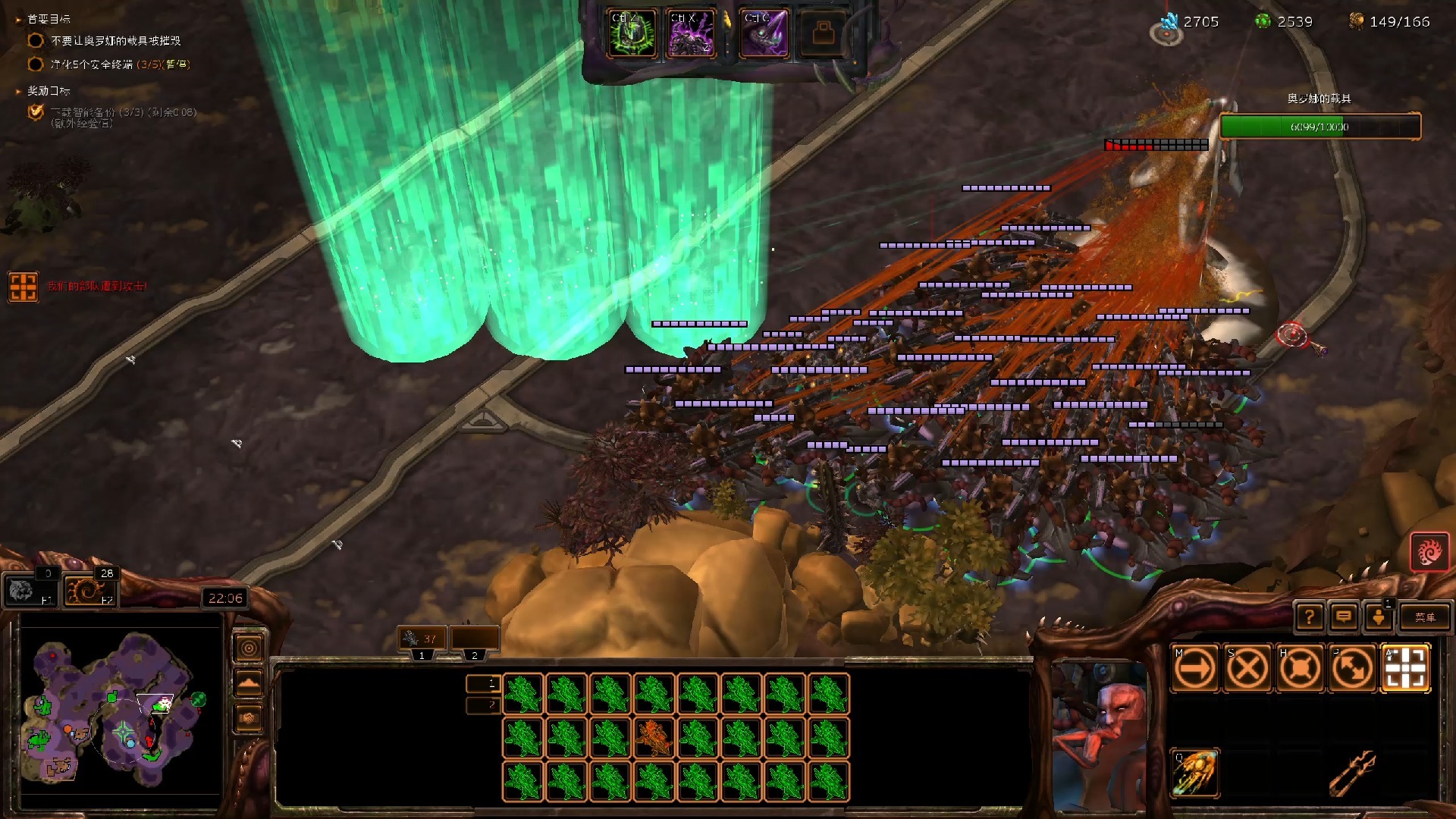Screen dimensions: 1456x819
Task: Toggle the minimap ping button
Action: coord(249,648)
